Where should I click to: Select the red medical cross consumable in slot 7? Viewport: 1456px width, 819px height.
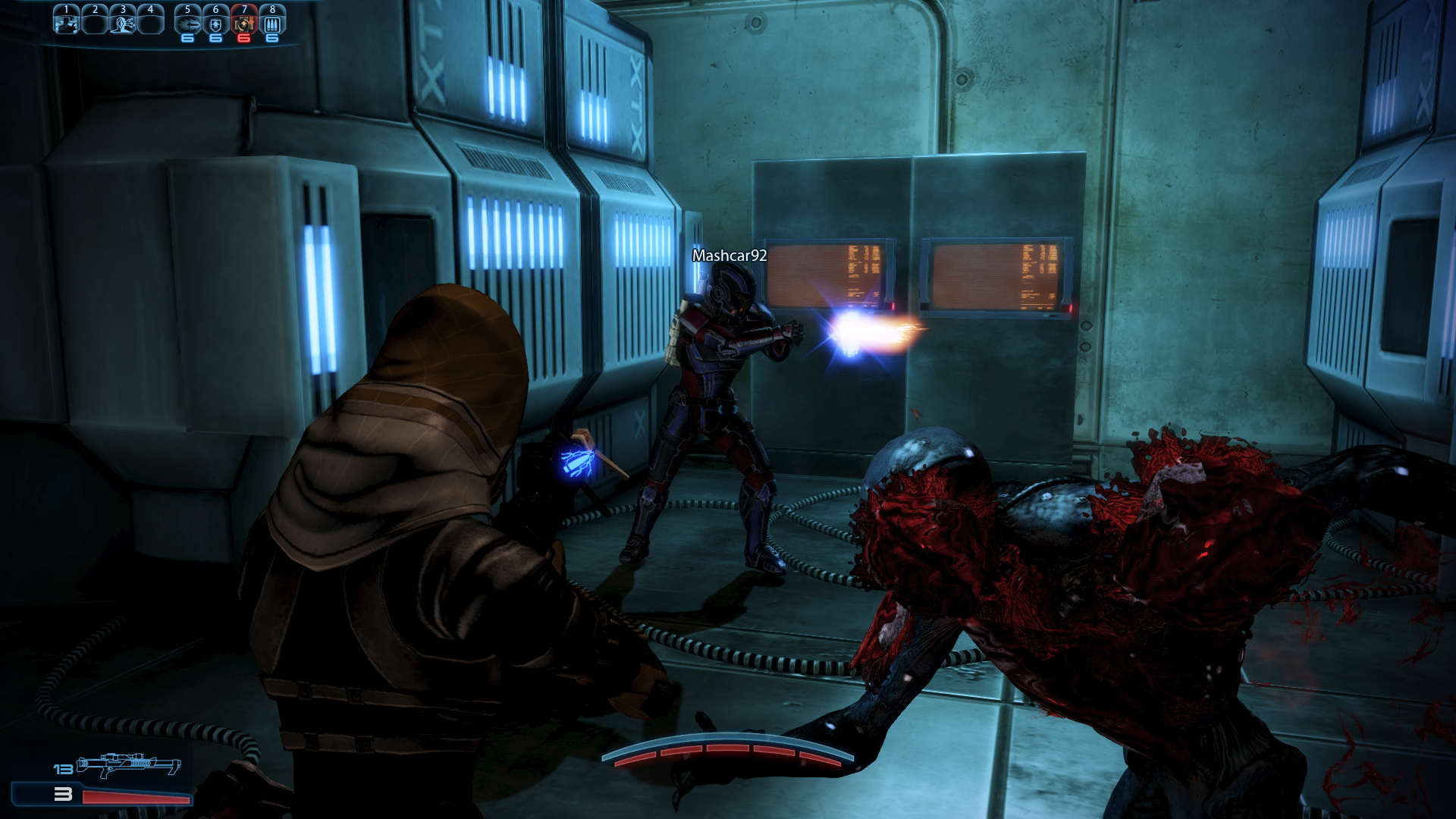click(243, 23)
